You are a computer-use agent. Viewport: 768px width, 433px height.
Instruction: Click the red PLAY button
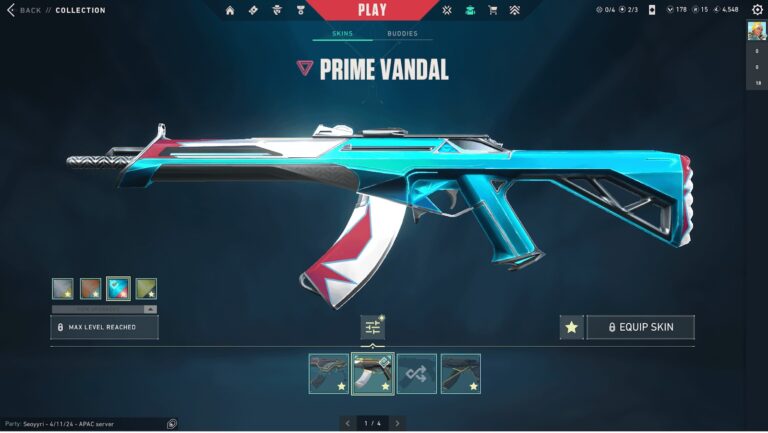(x=370, y=9)
